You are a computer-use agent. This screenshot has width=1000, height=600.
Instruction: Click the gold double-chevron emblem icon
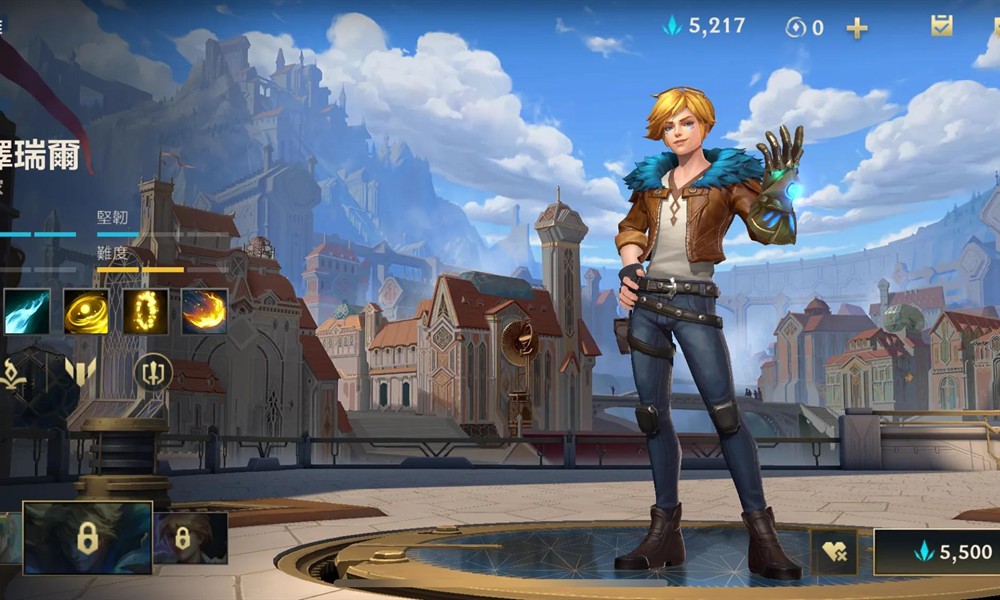pos(80,372)
